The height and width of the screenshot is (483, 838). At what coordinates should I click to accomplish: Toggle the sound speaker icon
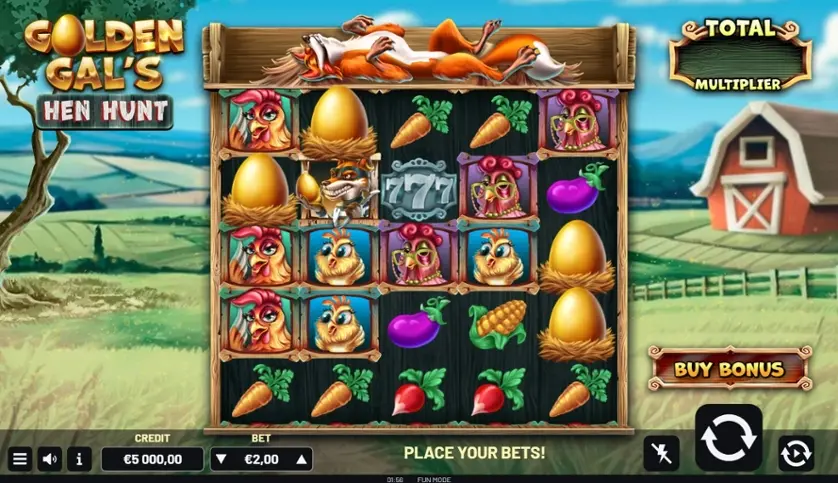pyautogui.click(x=49, y=459)
